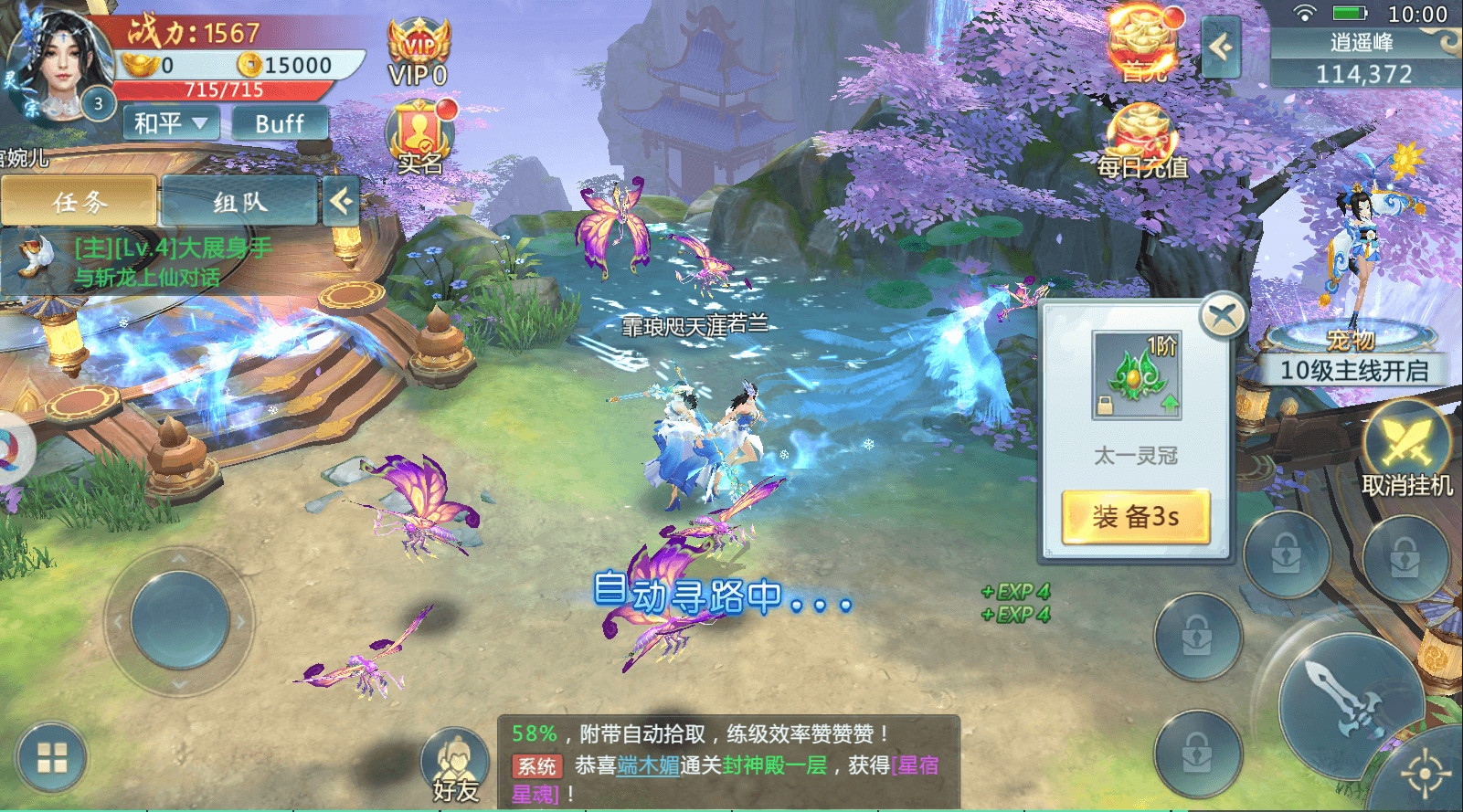Toggle 取消挂机 auto-battle off
The width and height of the screenshot is (1463, 812).
click(x=1406, y=451)
